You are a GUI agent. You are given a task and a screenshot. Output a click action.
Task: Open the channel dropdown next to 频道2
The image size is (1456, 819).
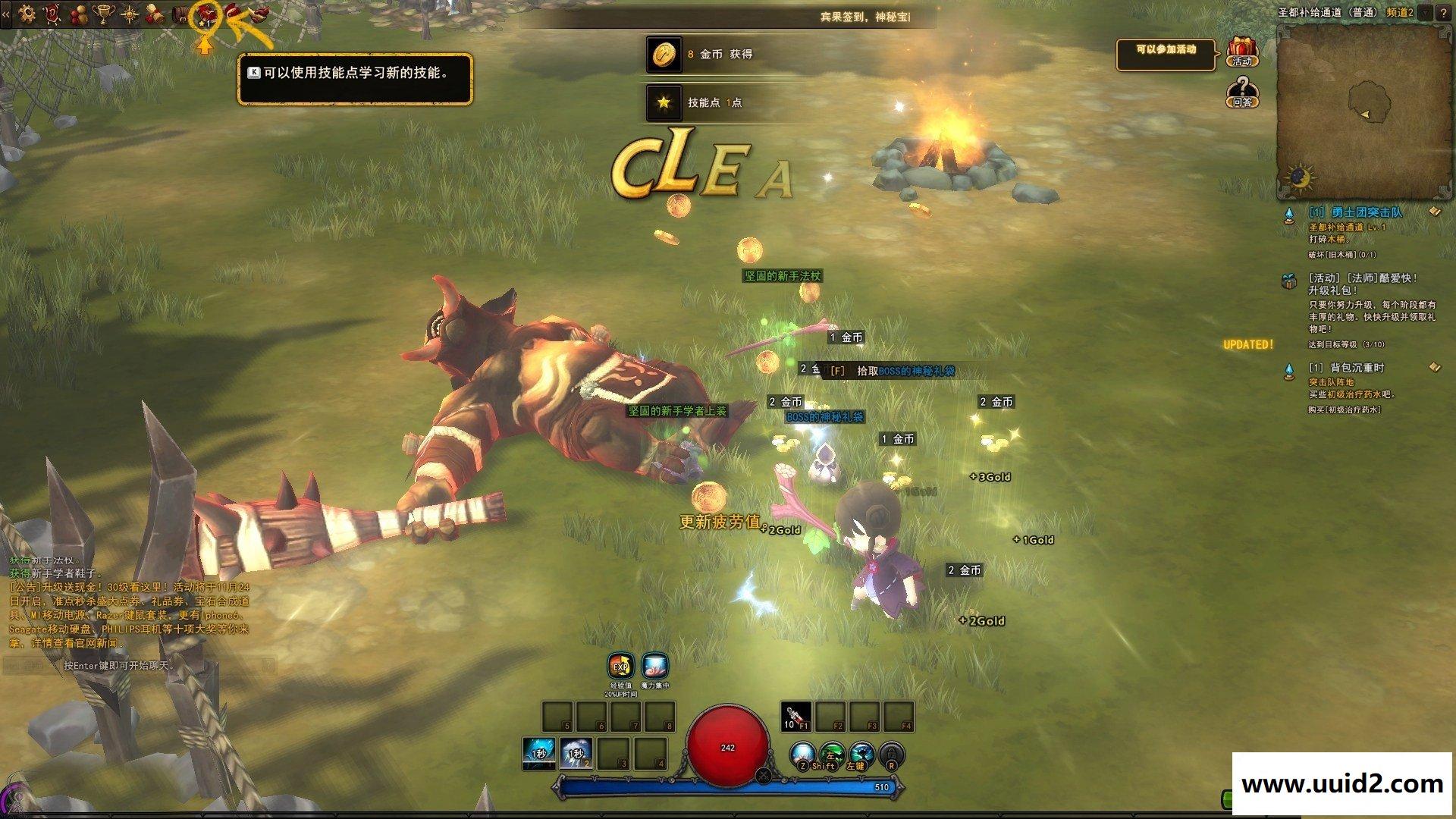click(1425, 12)
